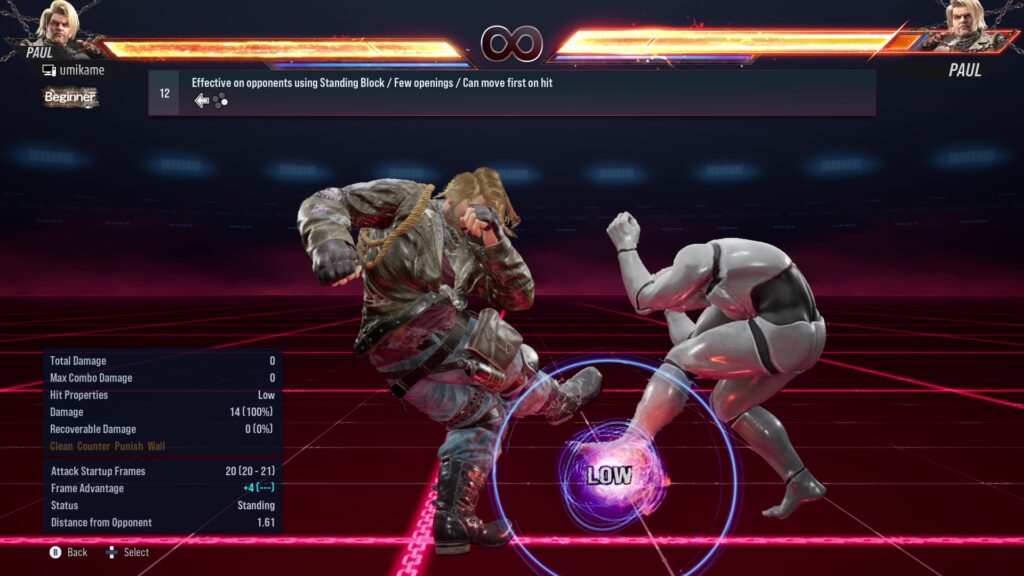Click the umikame player name tag

coord(73,70)
